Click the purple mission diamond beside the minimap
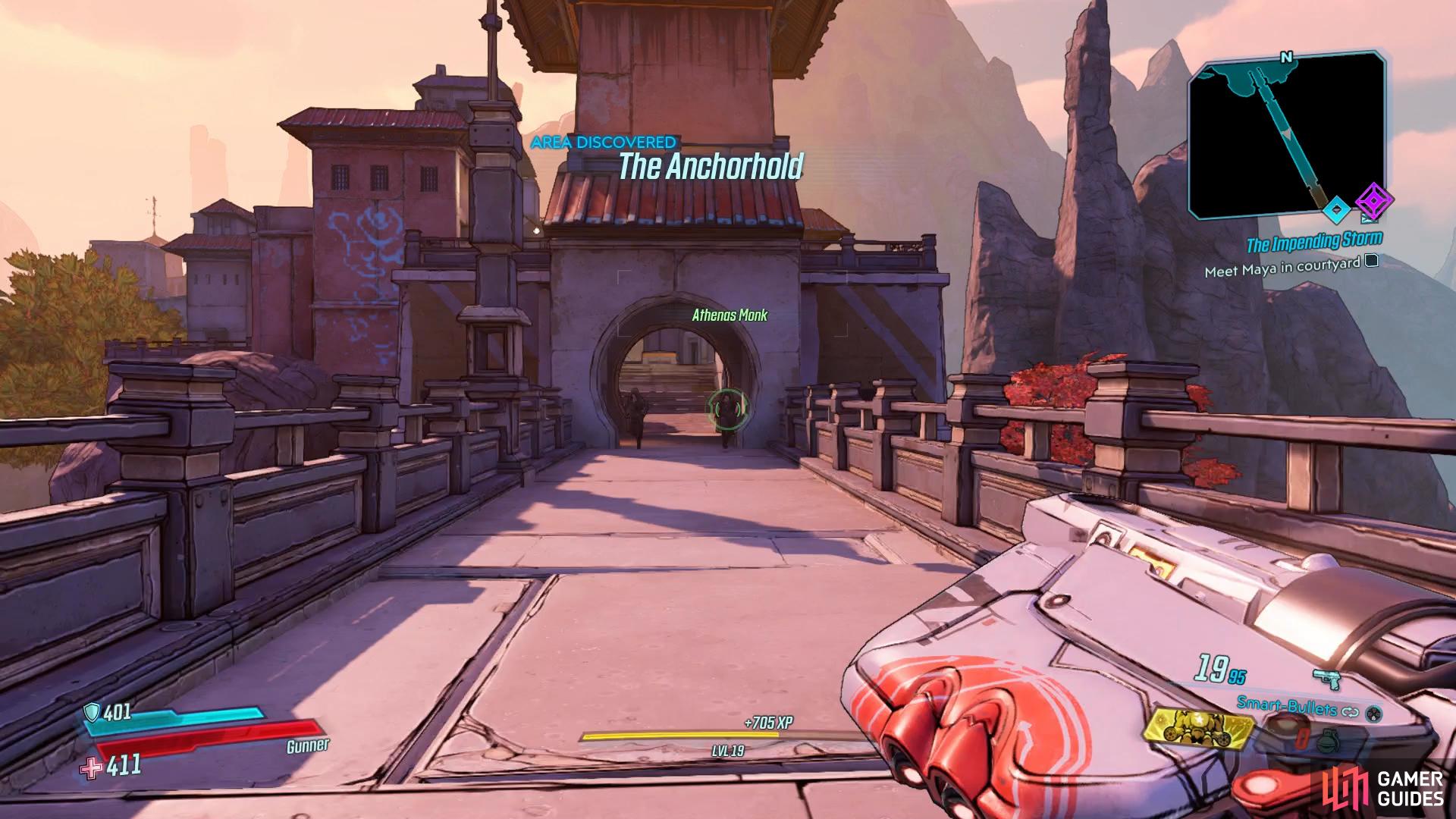1456x819 pixels. coord(1373,201)
